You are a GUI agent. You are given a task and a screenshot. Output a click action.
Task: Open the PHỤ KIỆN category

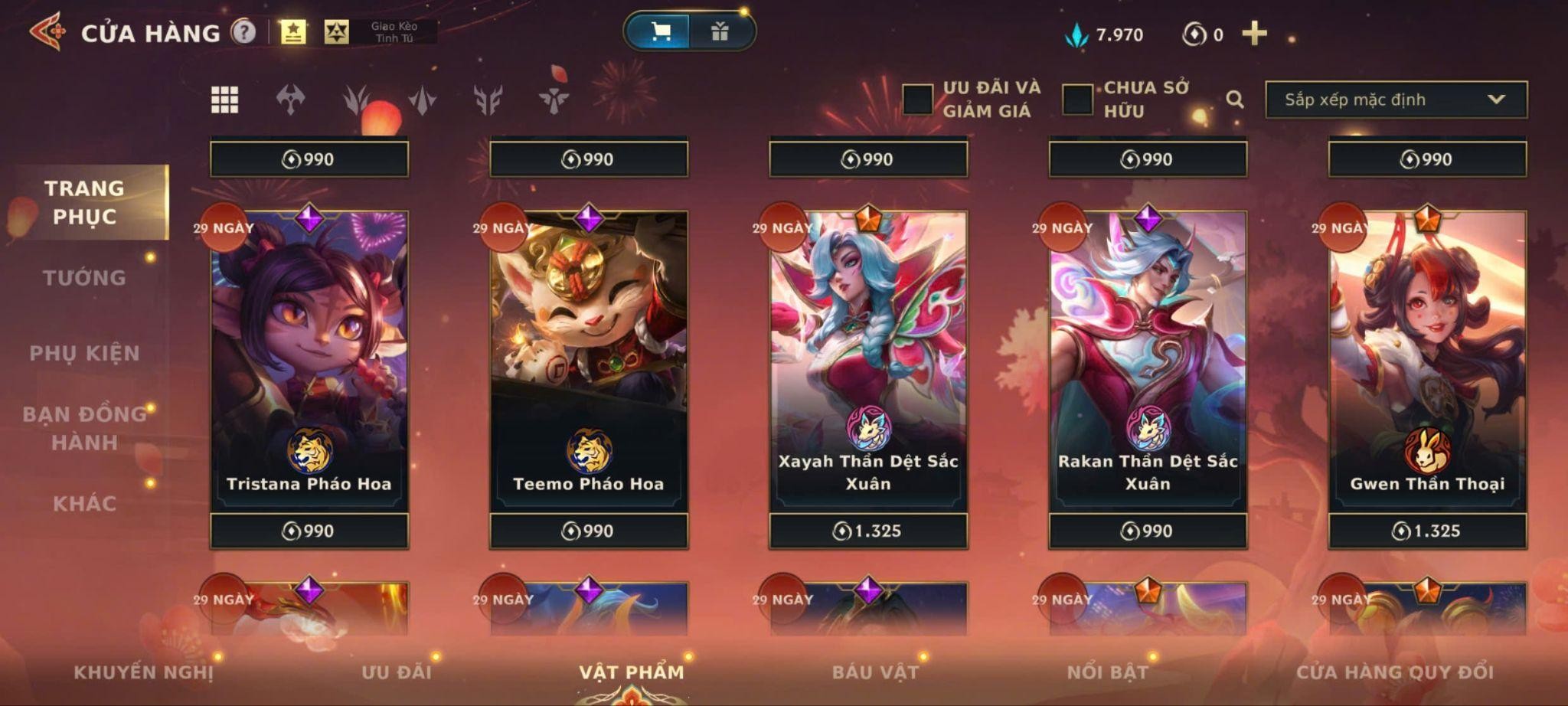[84, 353]
